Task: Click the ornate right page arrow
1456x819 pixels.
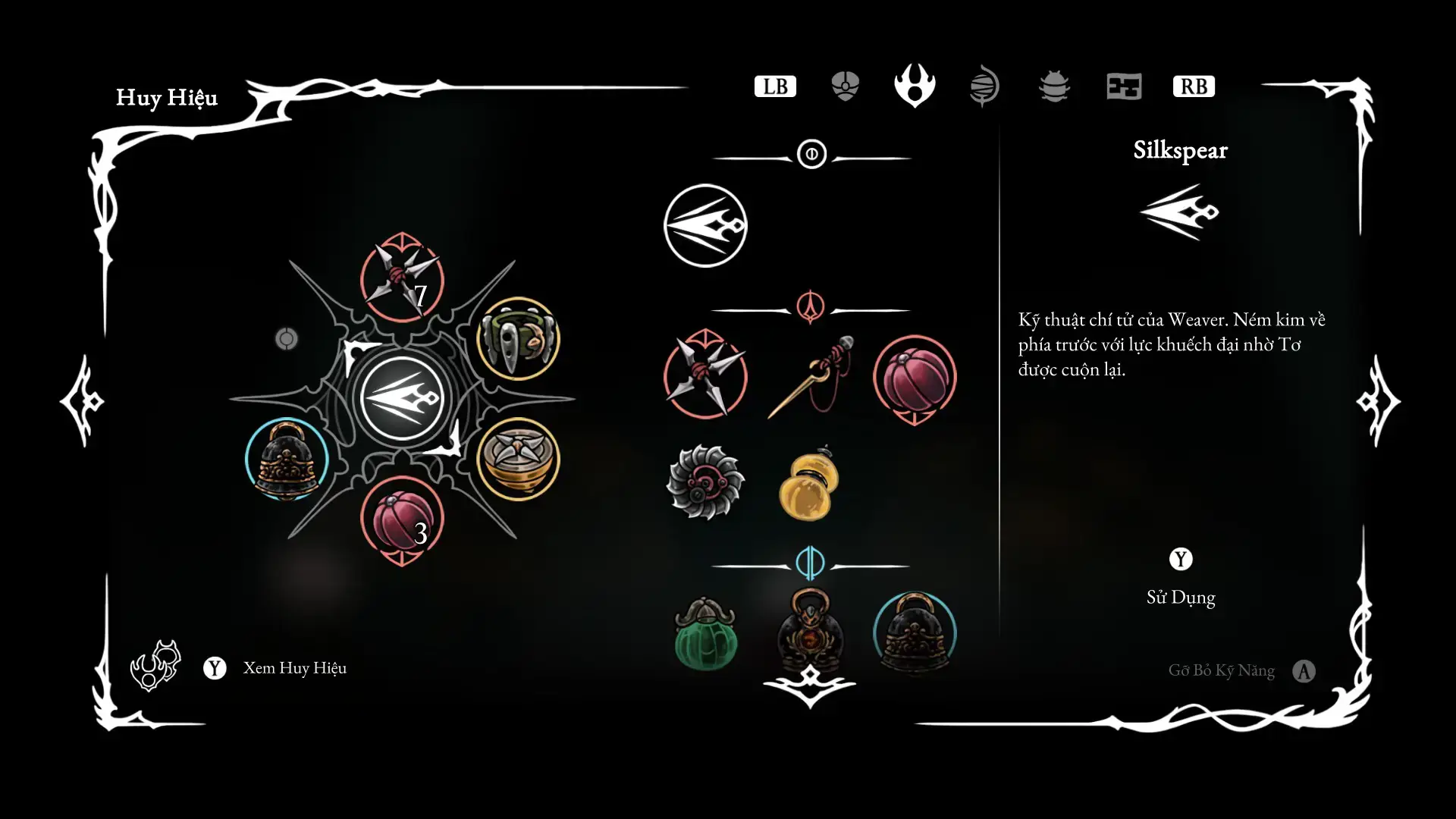Action: (1378, 400)
